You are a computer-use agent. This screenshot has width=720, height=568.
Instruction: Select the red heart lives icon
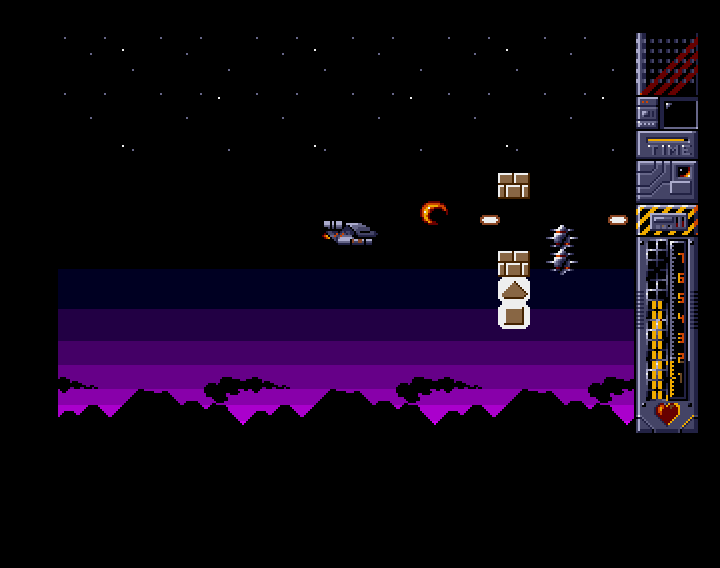click(x=667, y=412)
